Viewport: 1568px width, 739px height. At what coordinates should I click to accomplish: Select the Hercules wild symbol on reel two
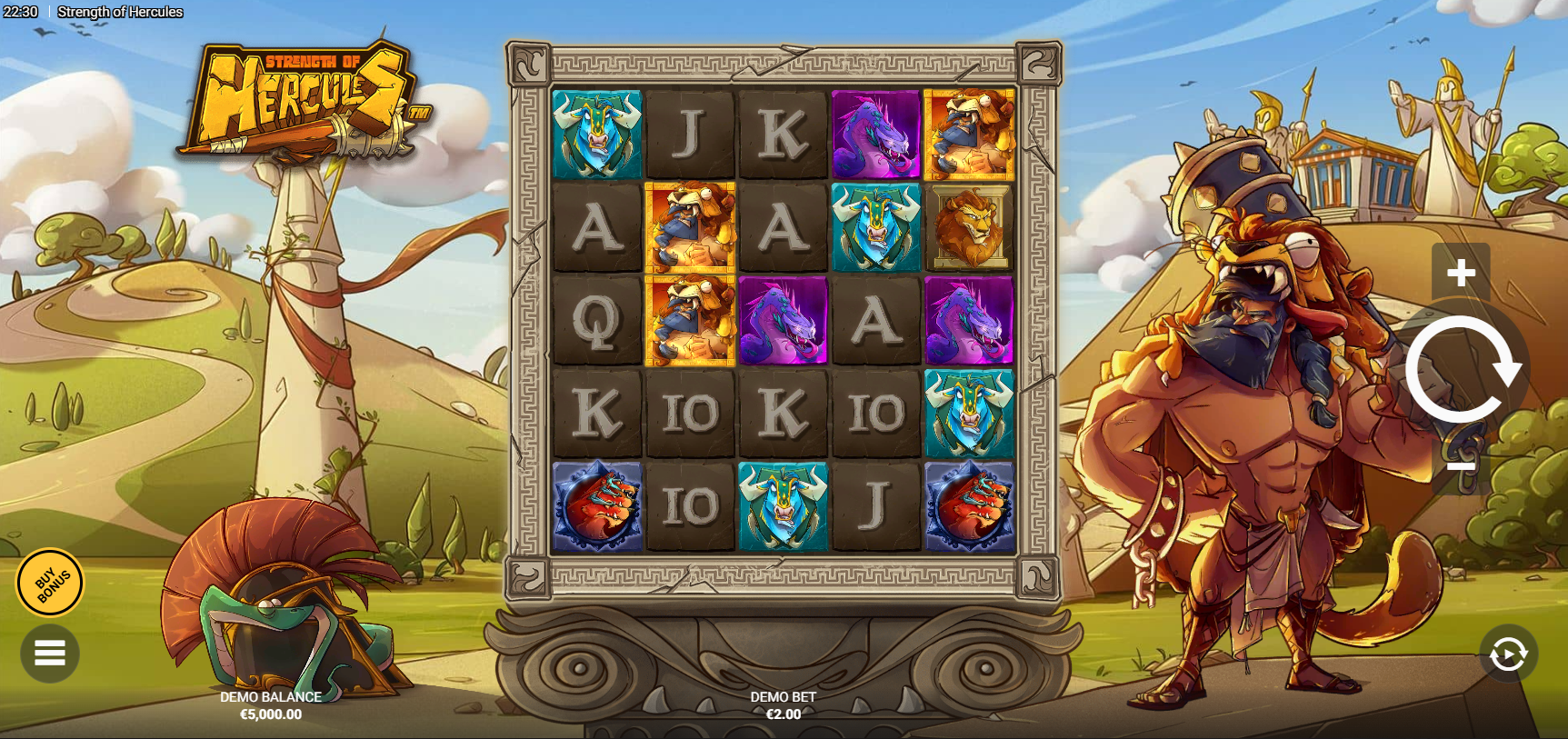691,227
